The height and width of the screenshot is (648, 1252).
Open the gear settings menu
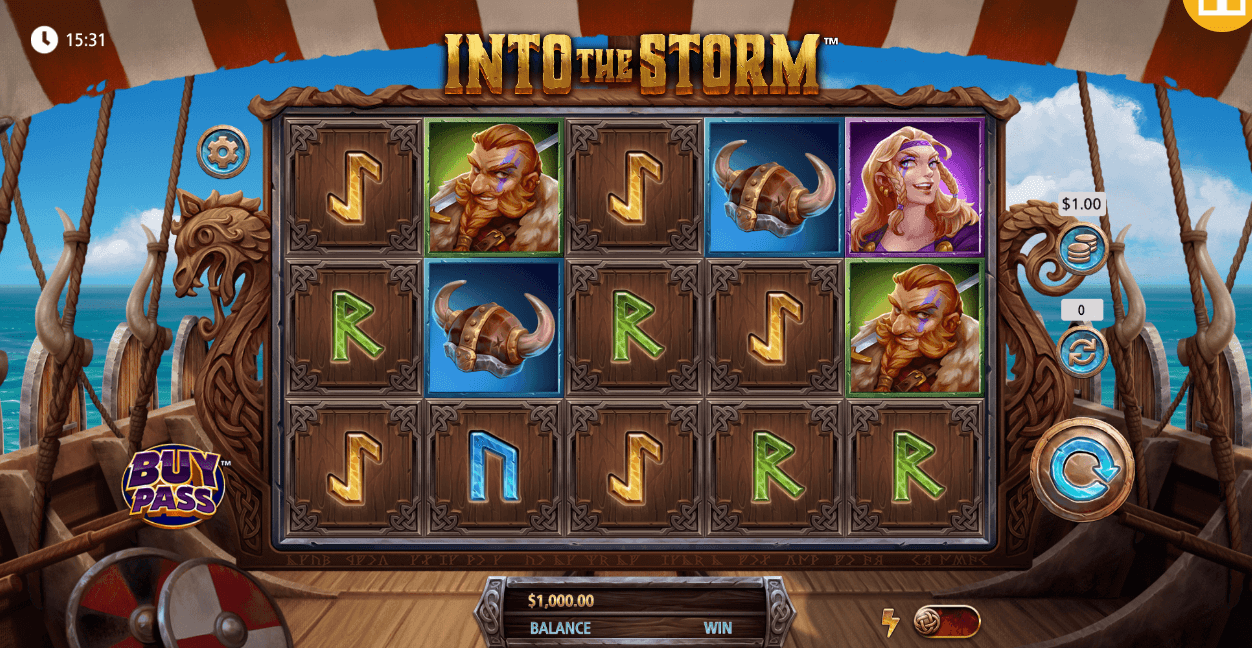tap(223, 151)
